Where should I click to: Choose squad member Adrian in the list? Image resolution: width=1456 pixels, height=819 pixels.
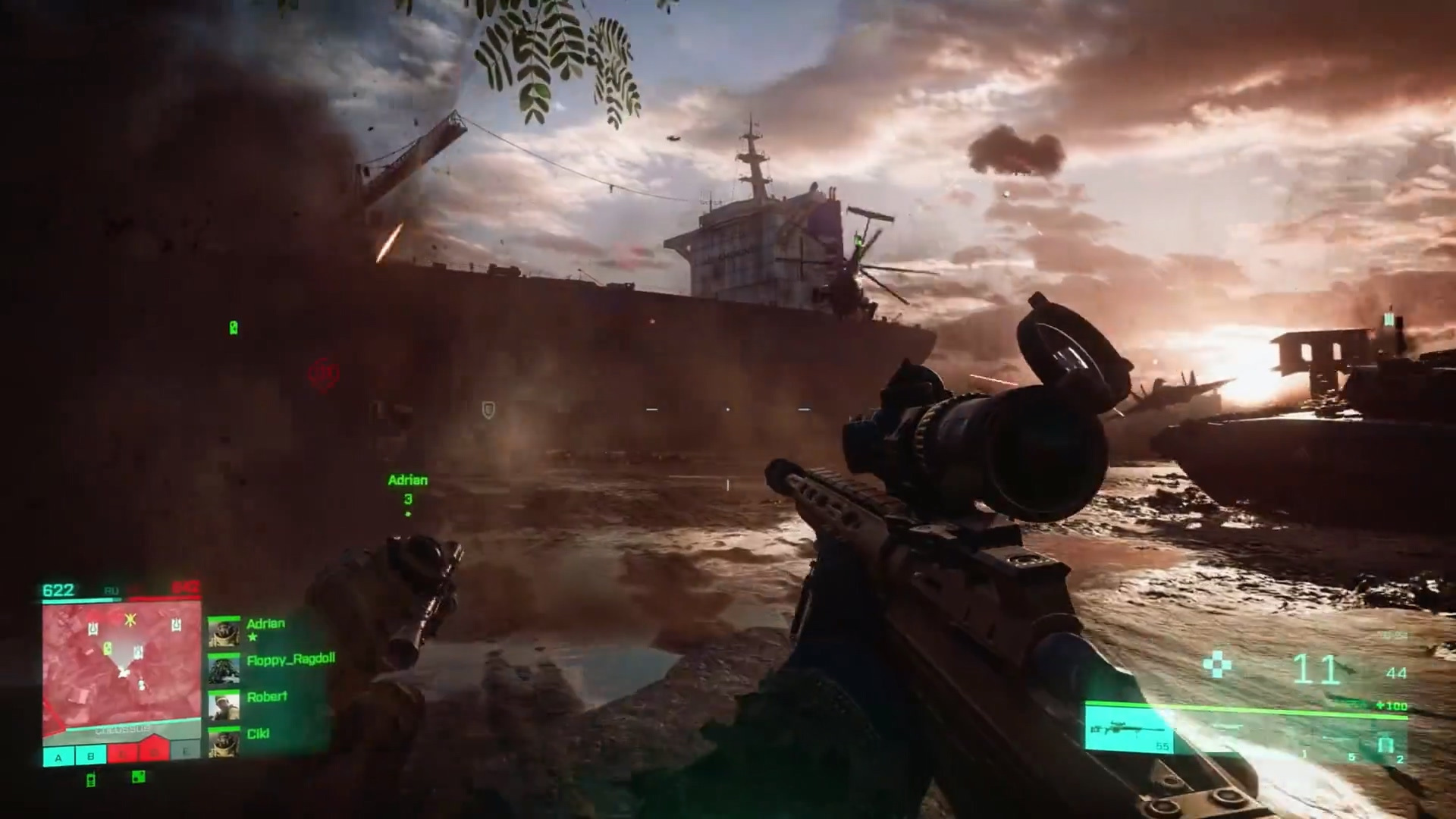pos(265,624)
